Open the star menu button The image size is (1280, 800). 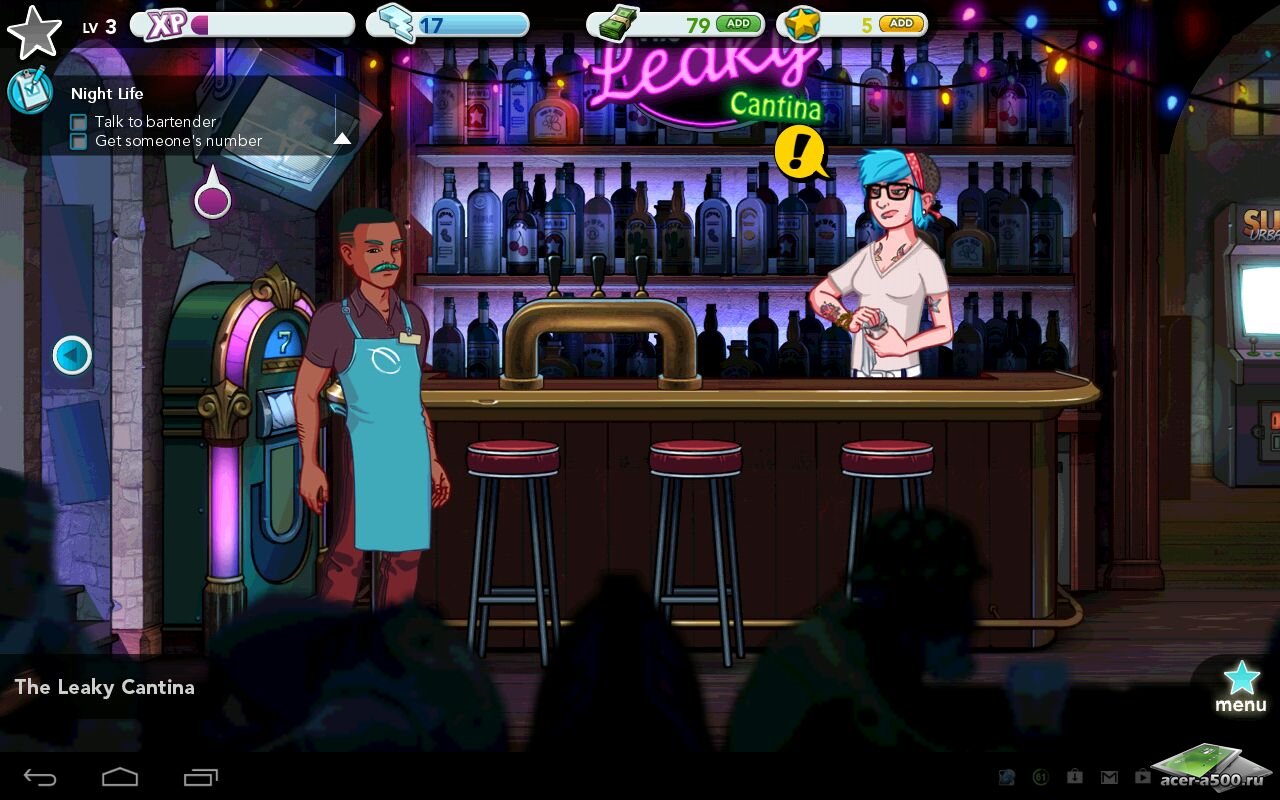[x=1241, y=686]
